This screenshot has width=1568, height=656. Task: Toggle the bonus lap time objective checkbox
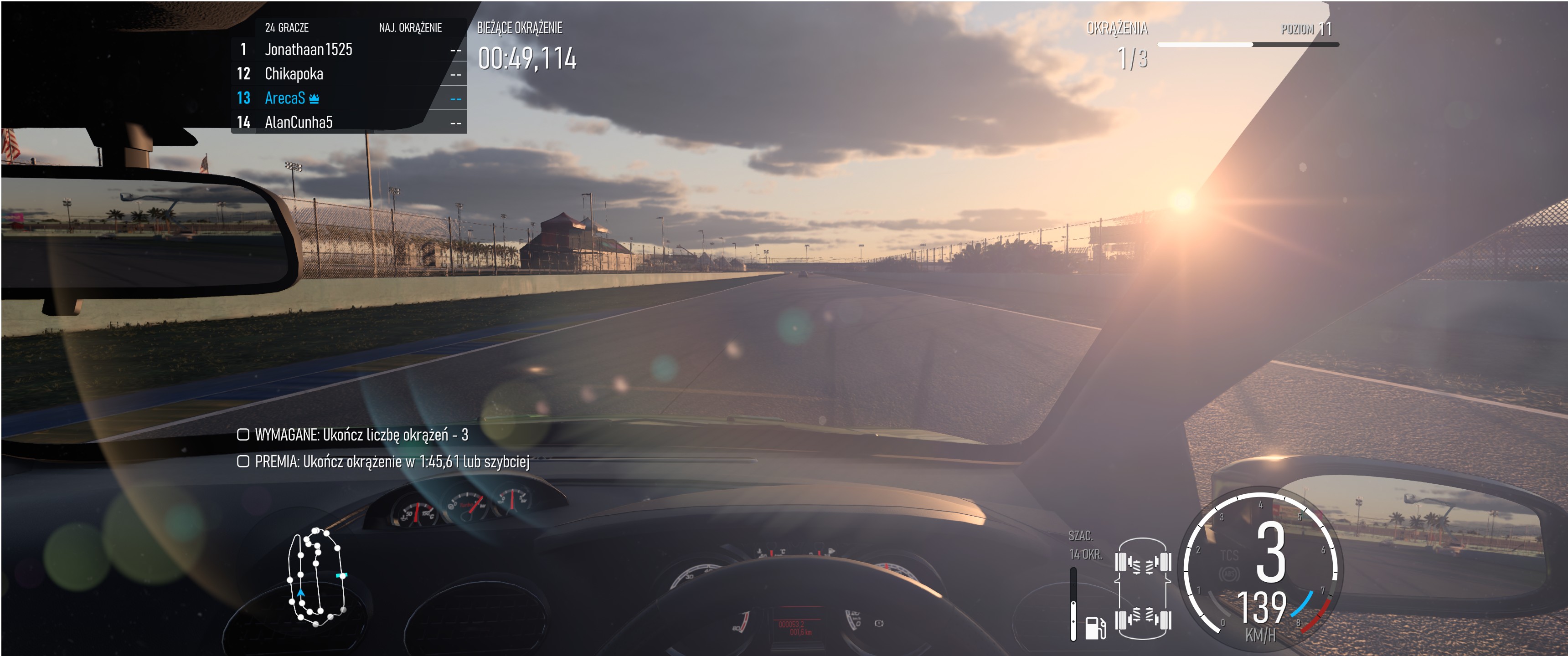pos(243,461)
